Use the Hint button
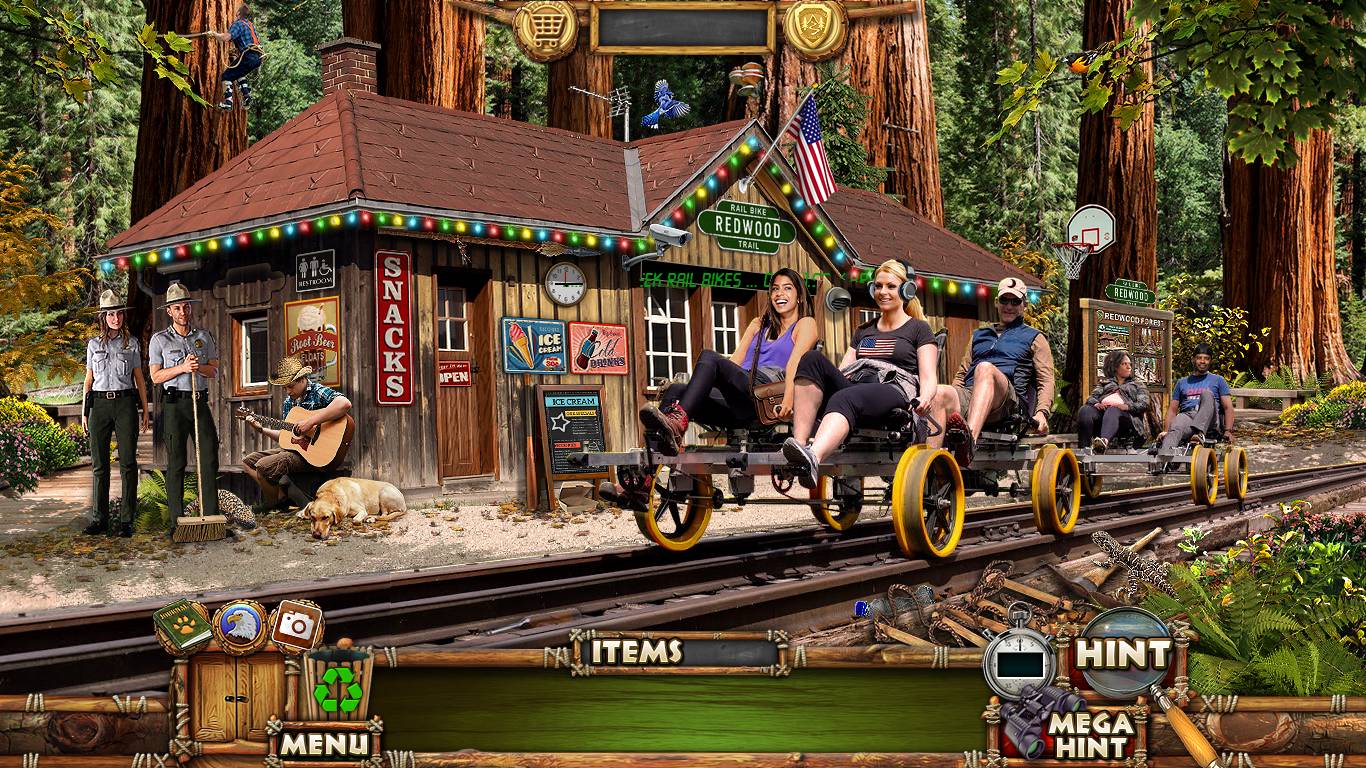 1123,654
